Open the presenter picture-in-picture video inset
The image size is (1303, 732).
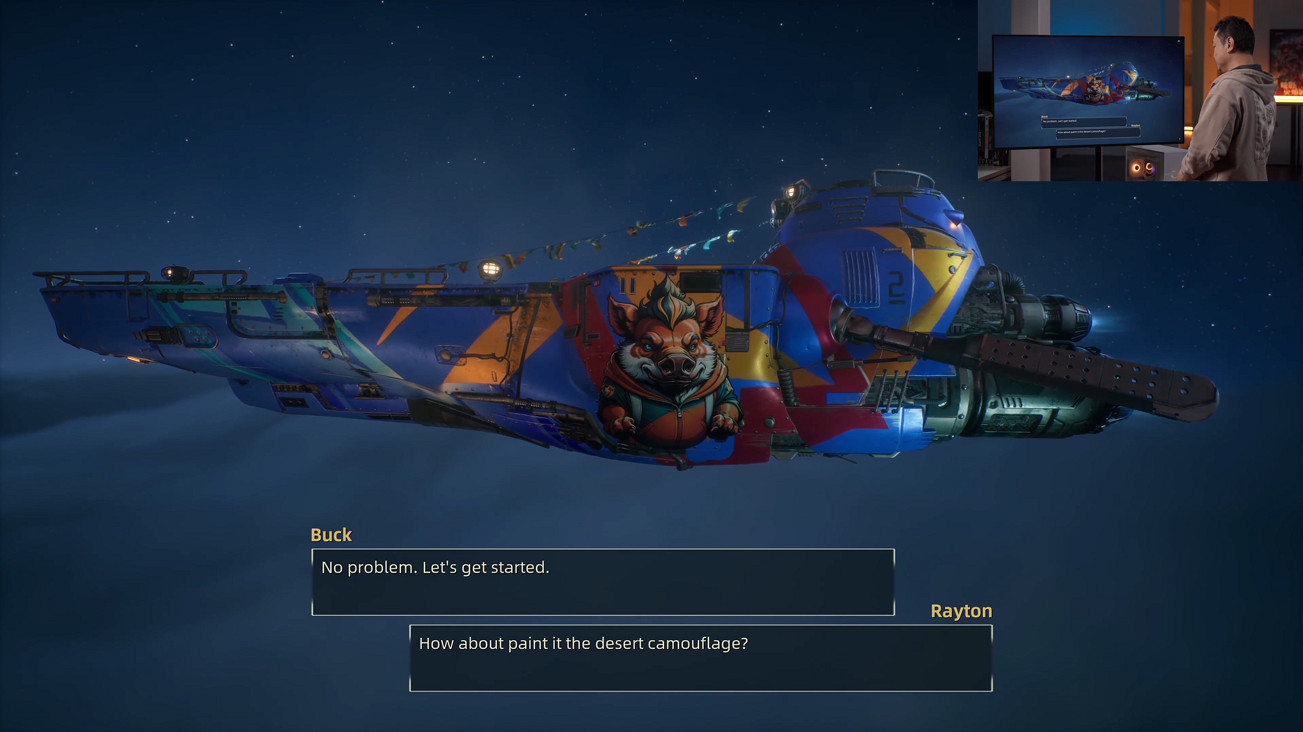(x=1139, y=91)
